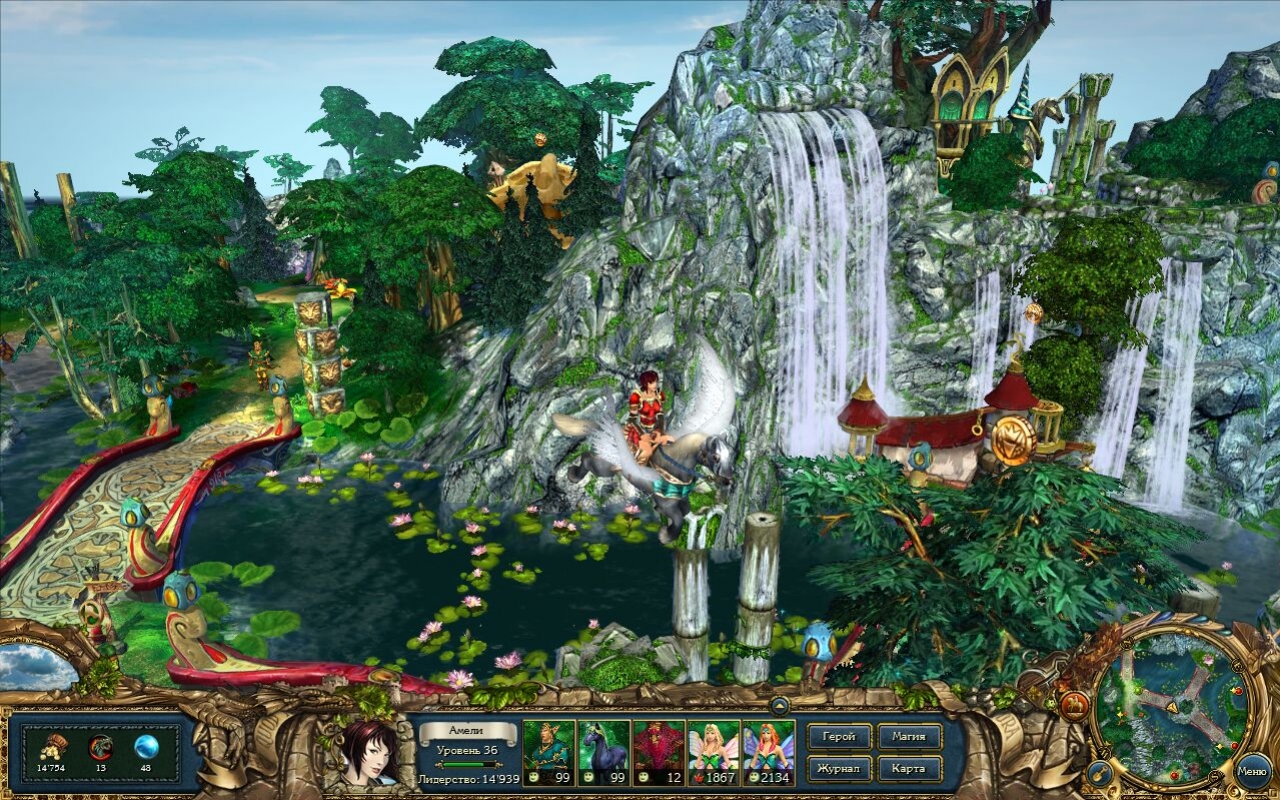Click the blue mana orb icon
1280x800 pixels.
point(146,747)
